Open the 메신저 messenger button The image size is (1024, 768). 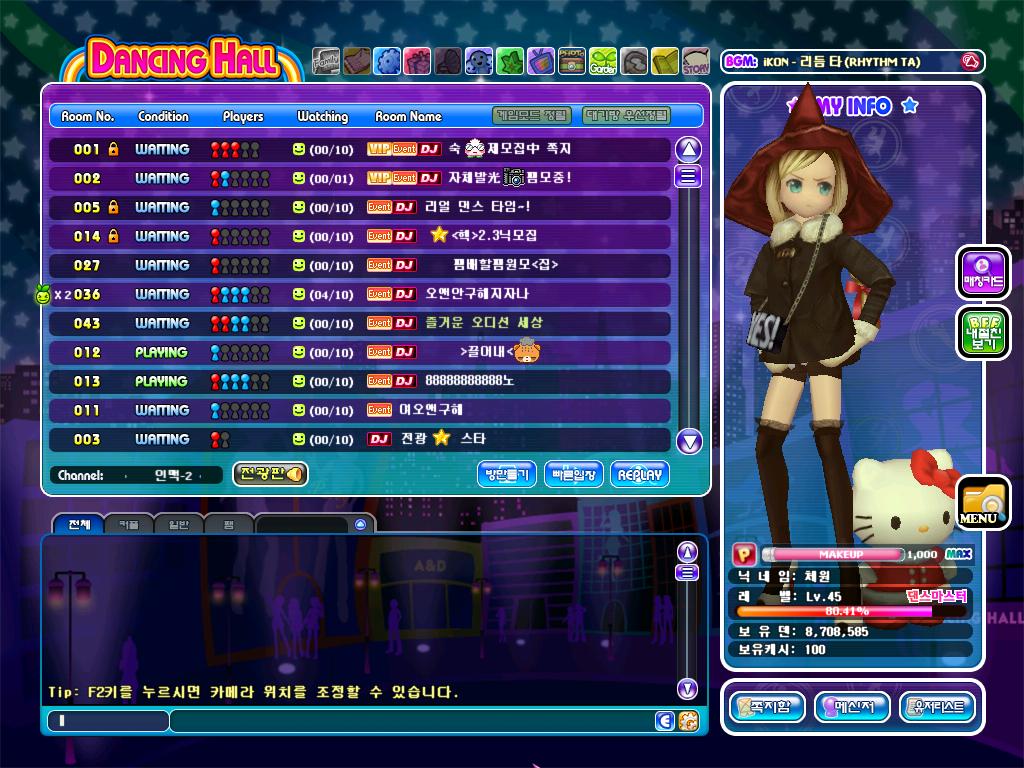(852, 708)
